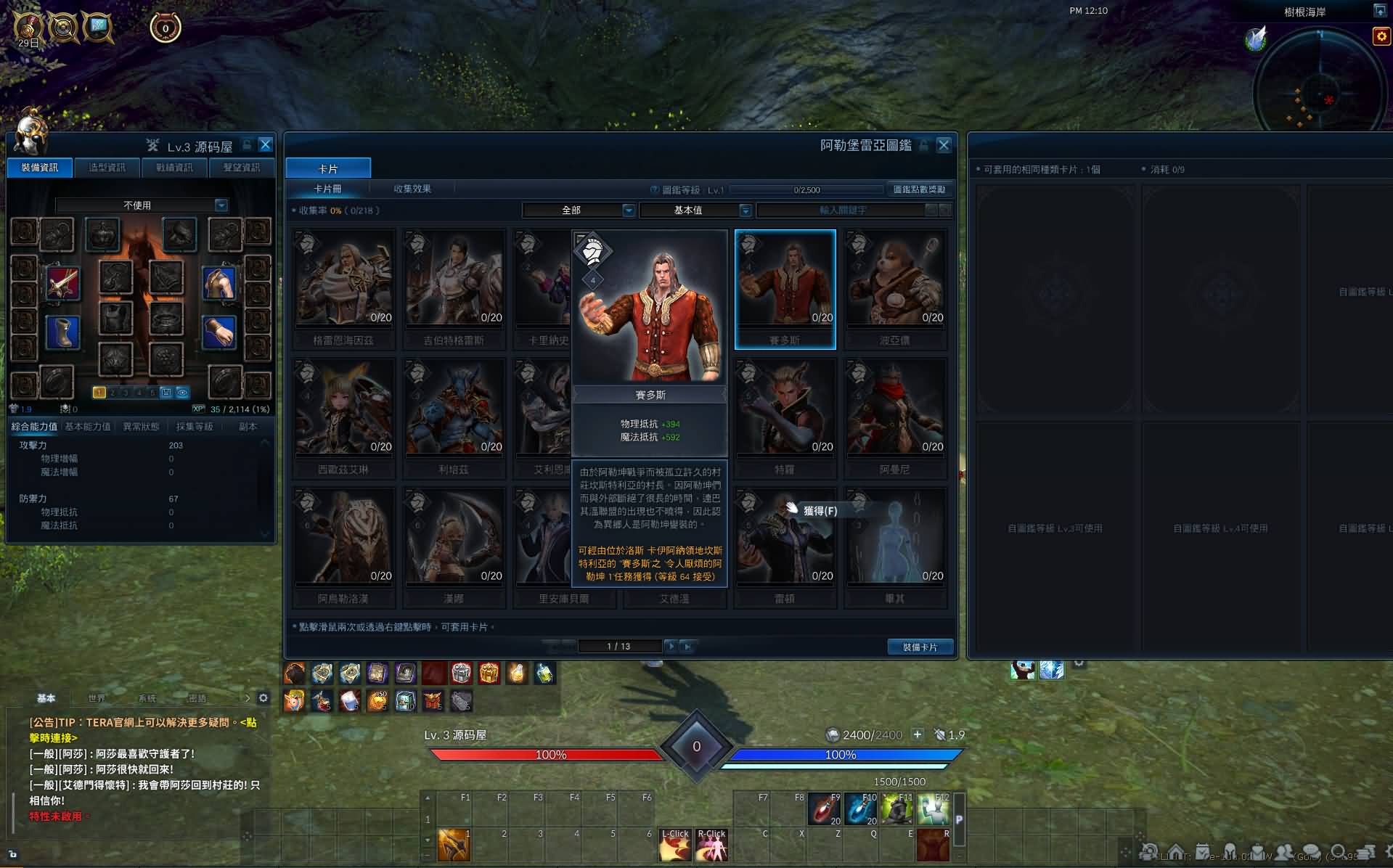Open the 聲望資訊 tab
The height and width of the screenshot is (868, 1393).
click(x=241, y=168)
